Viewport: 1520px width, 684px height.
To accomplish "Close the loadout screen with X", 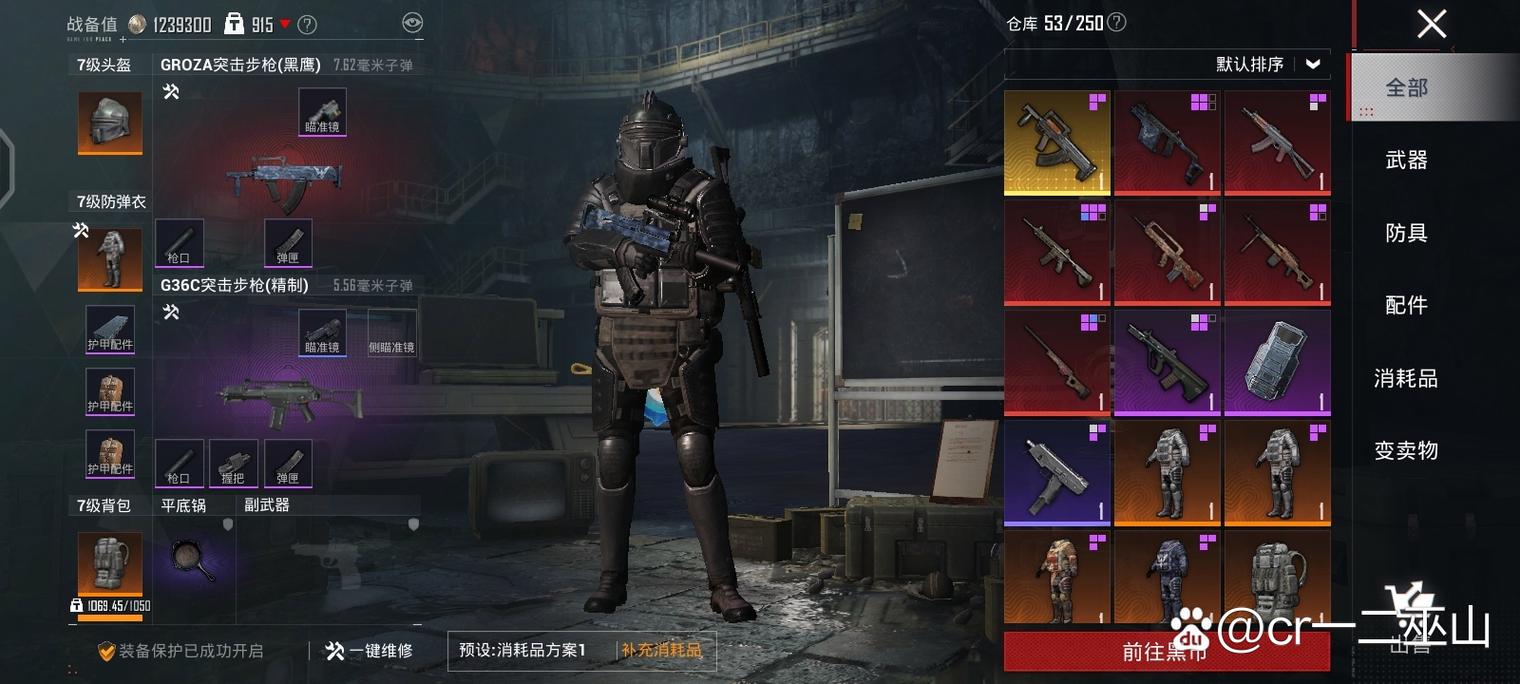I will (x=1431, y=24).
